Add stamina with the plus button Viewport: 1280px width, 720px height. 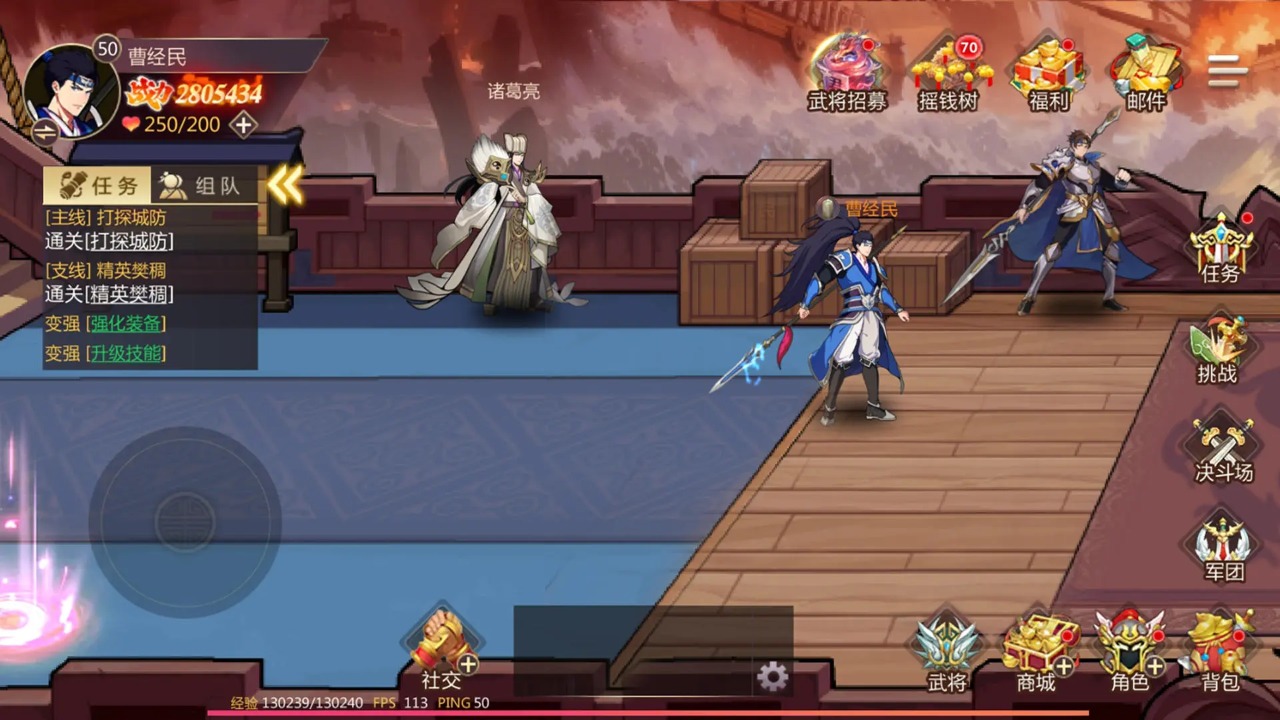[243, 125]
